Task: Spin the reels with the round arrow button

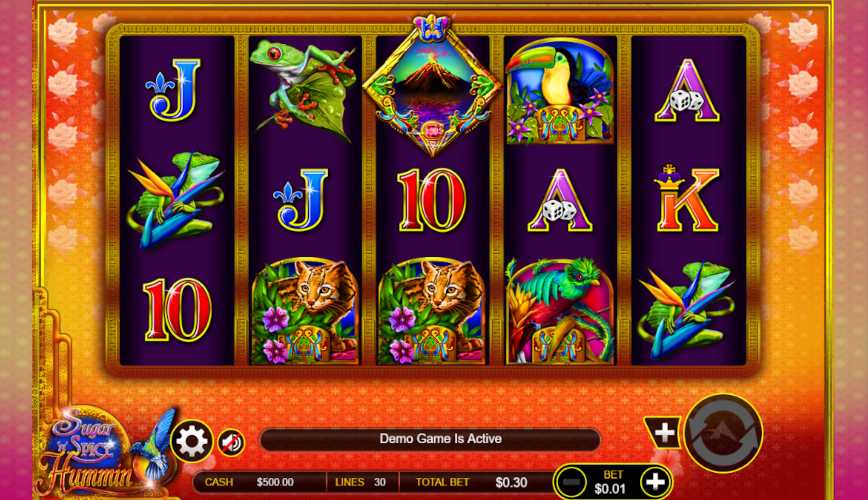Action: click(x=723, y=433)
